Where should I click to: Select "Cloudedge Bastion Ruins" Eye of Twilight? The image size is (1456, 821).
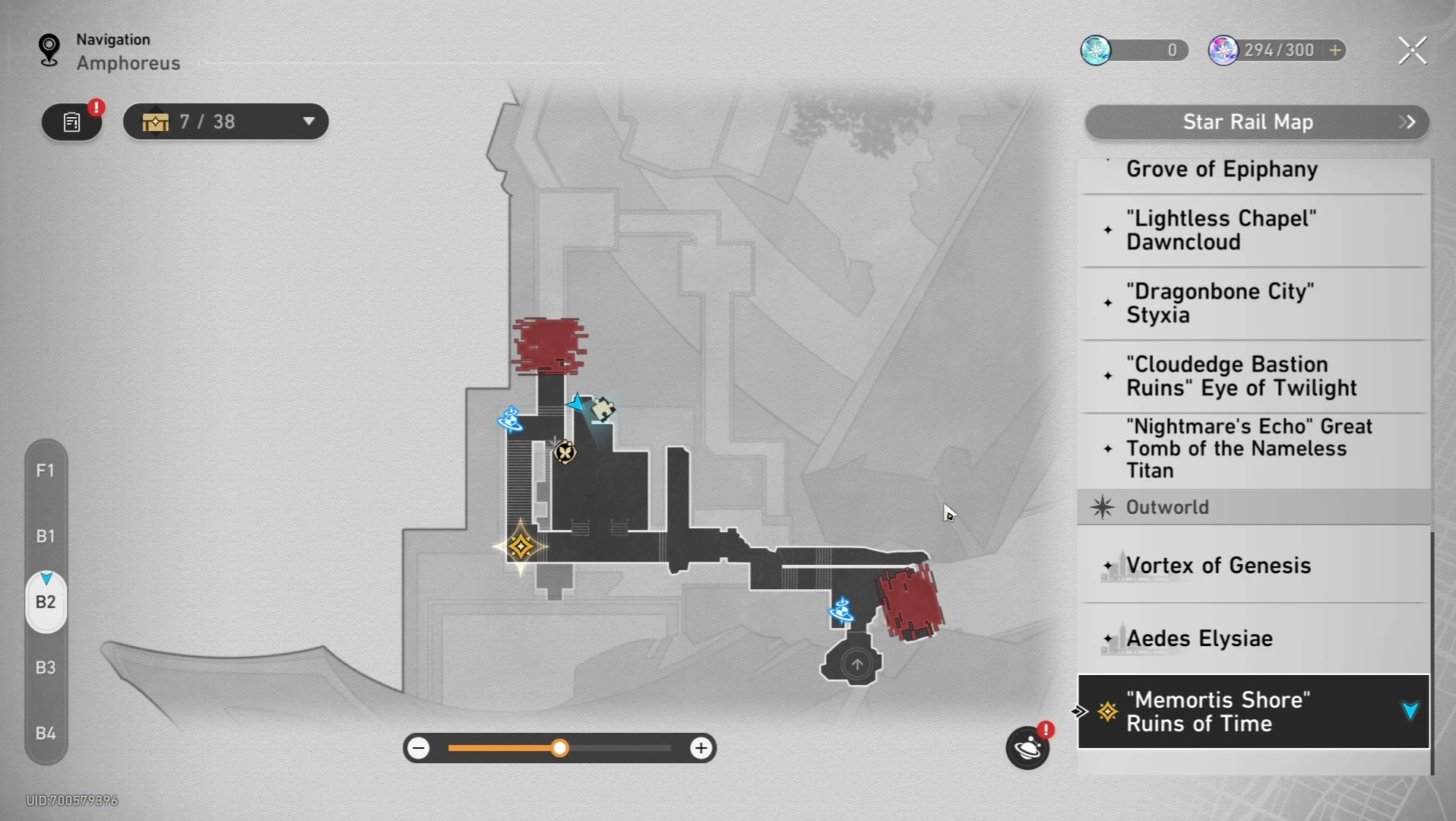click(x=1240, y=376)
